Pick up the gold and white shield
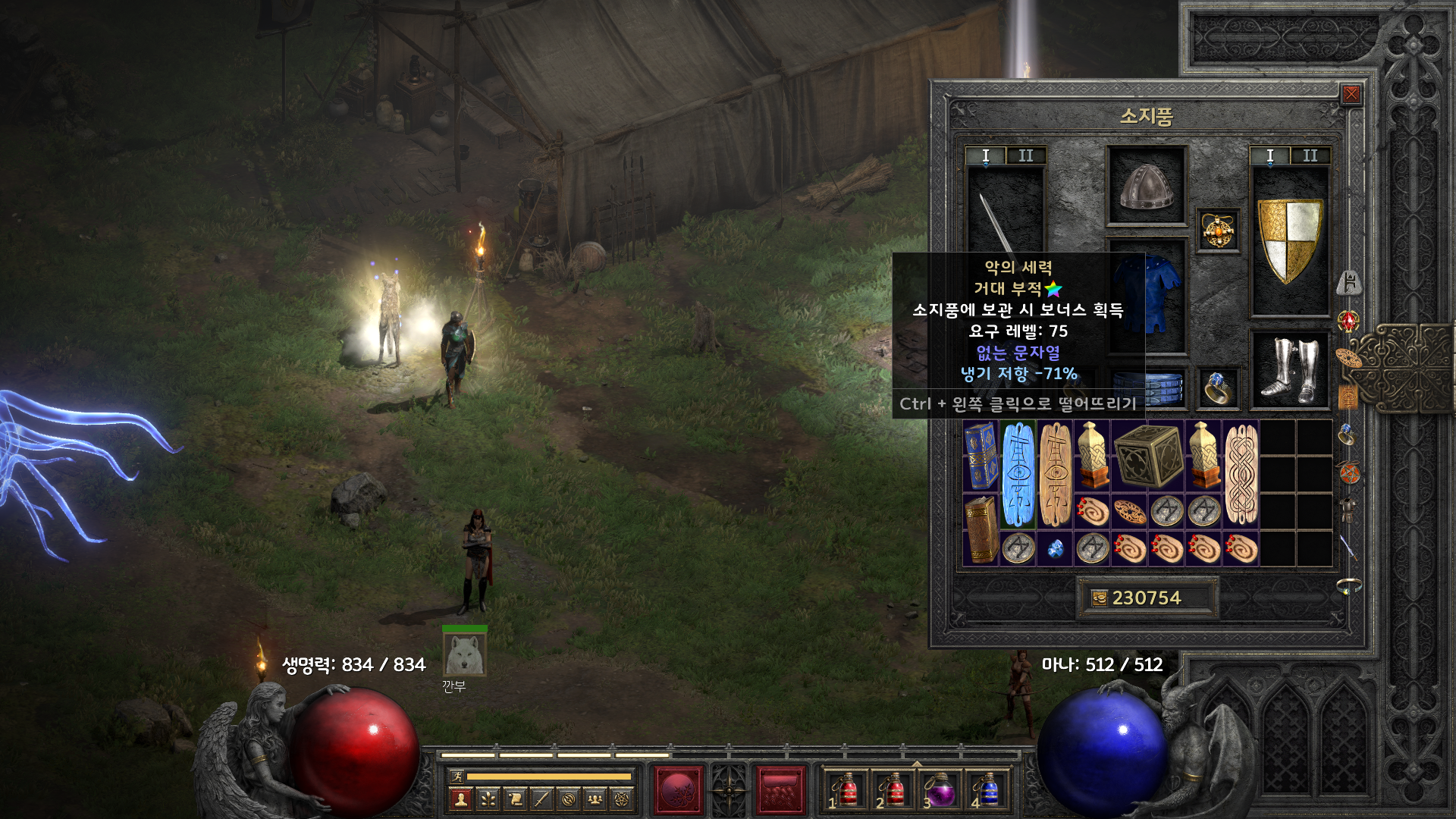The width and height of the screenshot is (1456, 819). tap(1289, 240)
